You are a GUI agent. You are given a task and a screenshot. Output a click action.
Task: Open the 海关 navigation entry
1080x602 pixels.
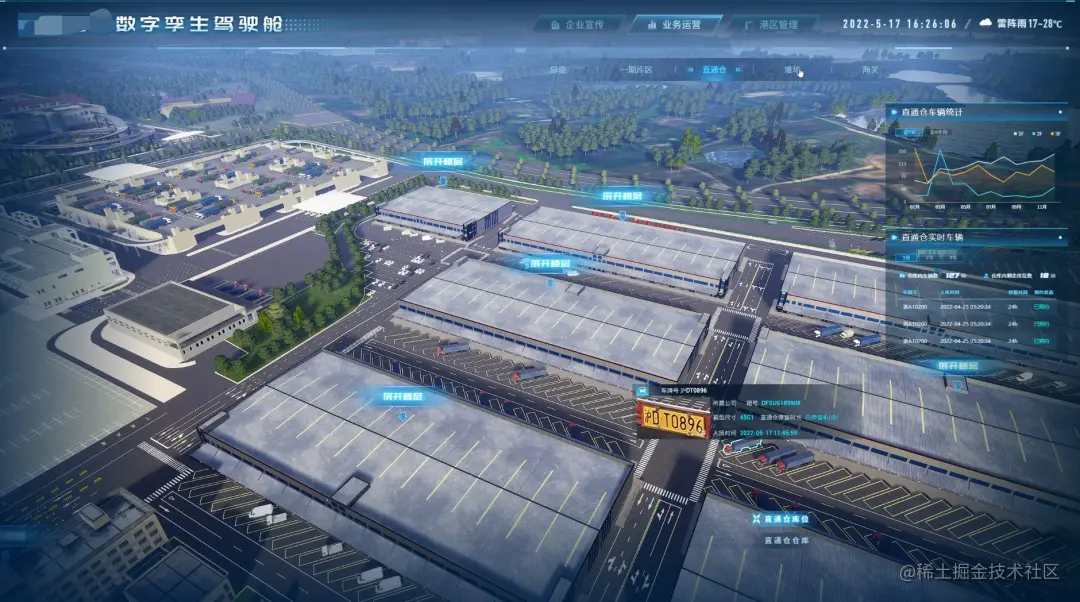pyautogui.click(x=870, y=70)
